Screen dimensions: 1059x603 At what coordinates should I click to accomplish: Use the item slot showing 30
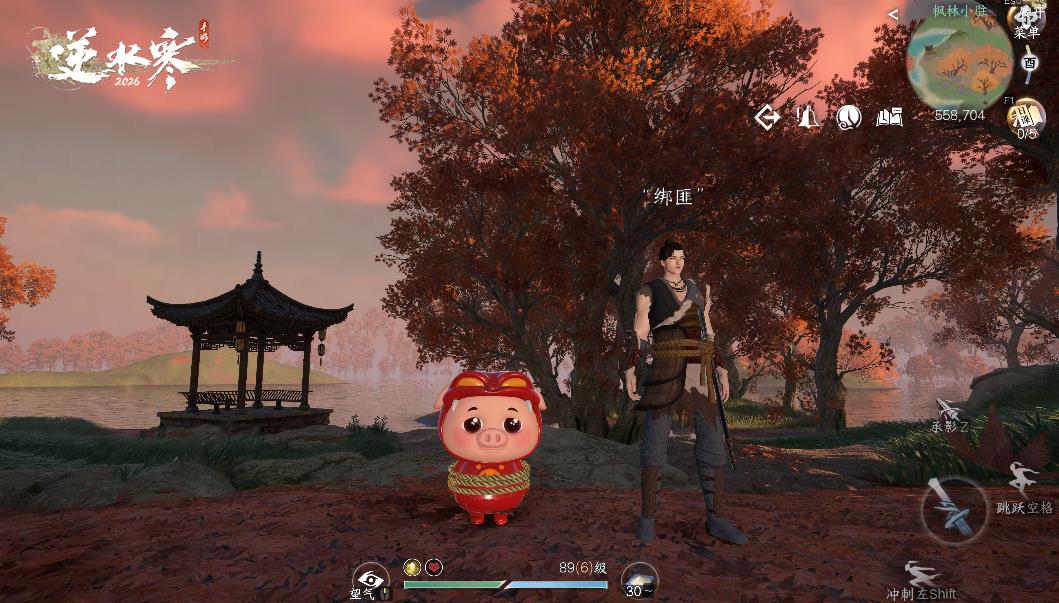tap(639, 580)
